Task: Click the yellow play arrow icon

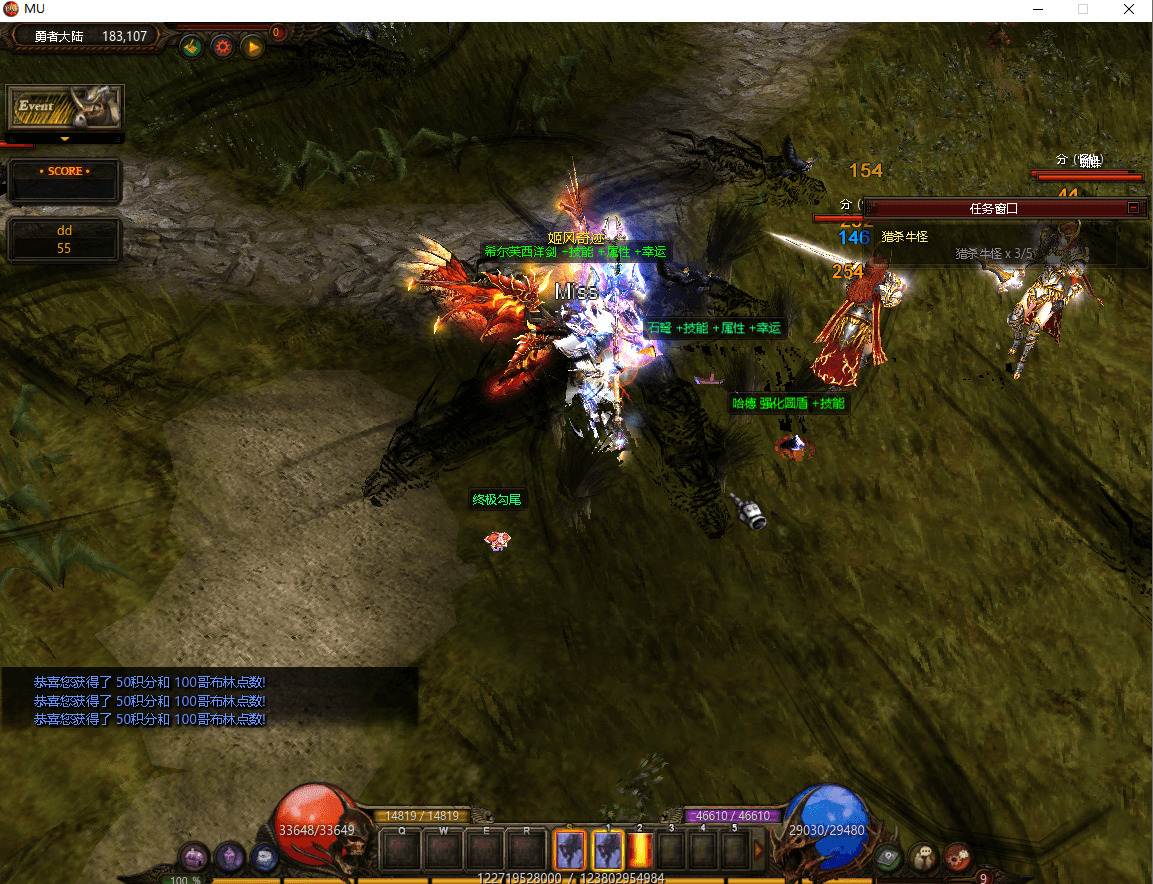Action: click(252, 46)
